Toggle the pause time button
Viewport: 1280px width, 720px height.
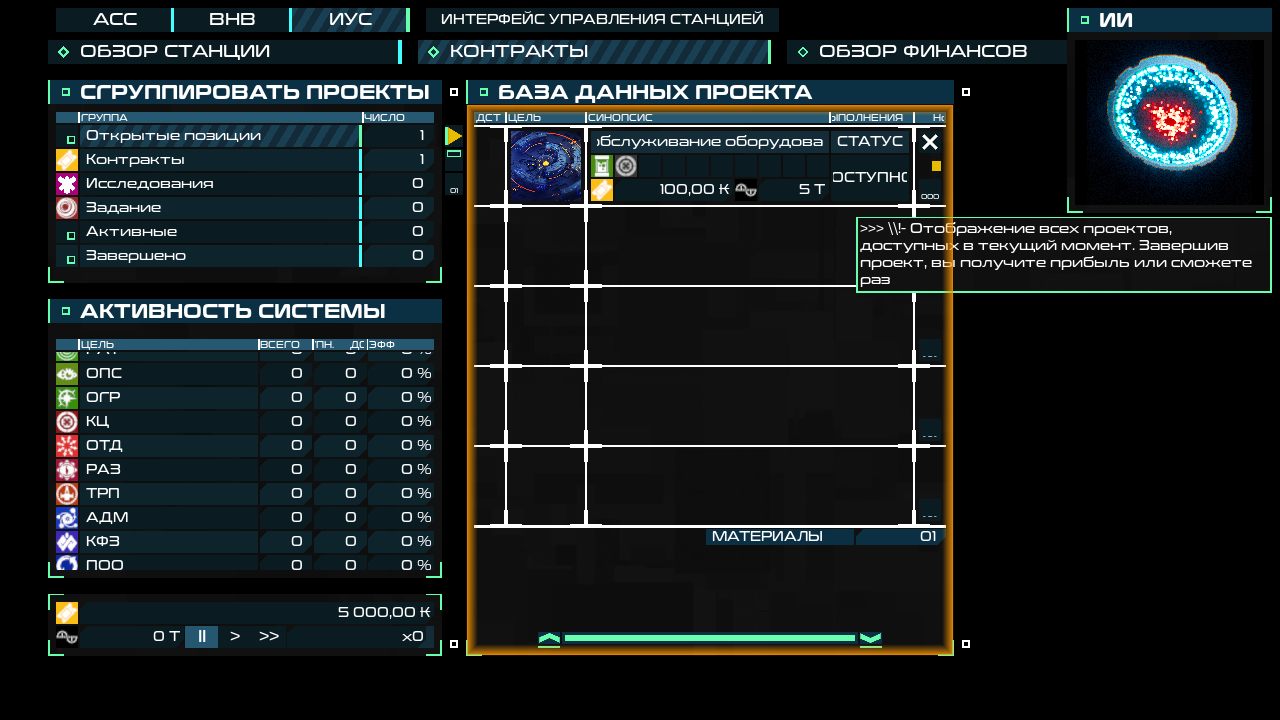[x=201, y=636]
